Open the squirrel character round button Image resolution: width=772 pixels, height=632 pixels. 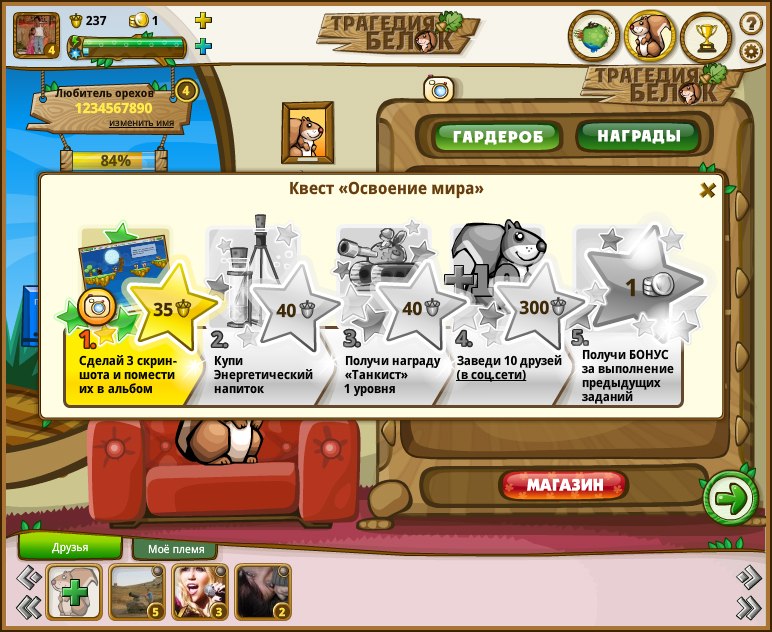(x=650, y=37)
